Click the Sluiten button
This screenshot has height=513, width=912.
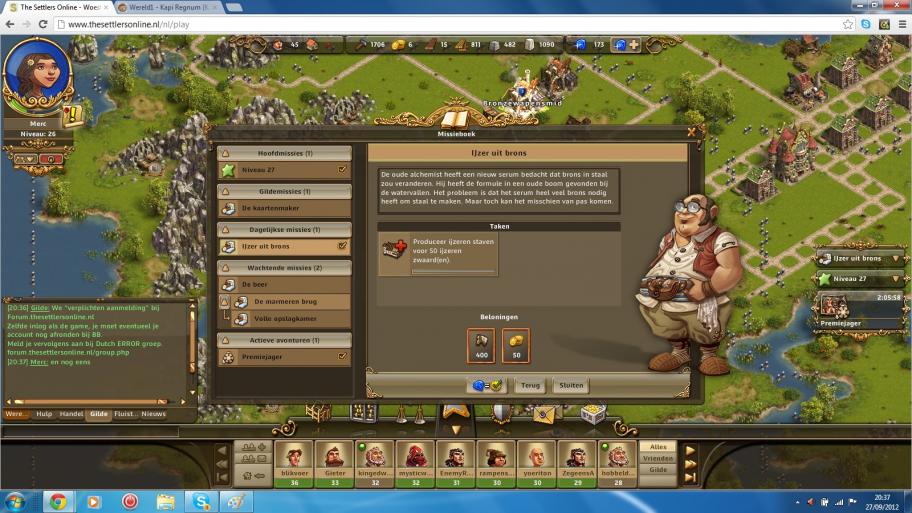pyautogui.click(x=572, y=385)
